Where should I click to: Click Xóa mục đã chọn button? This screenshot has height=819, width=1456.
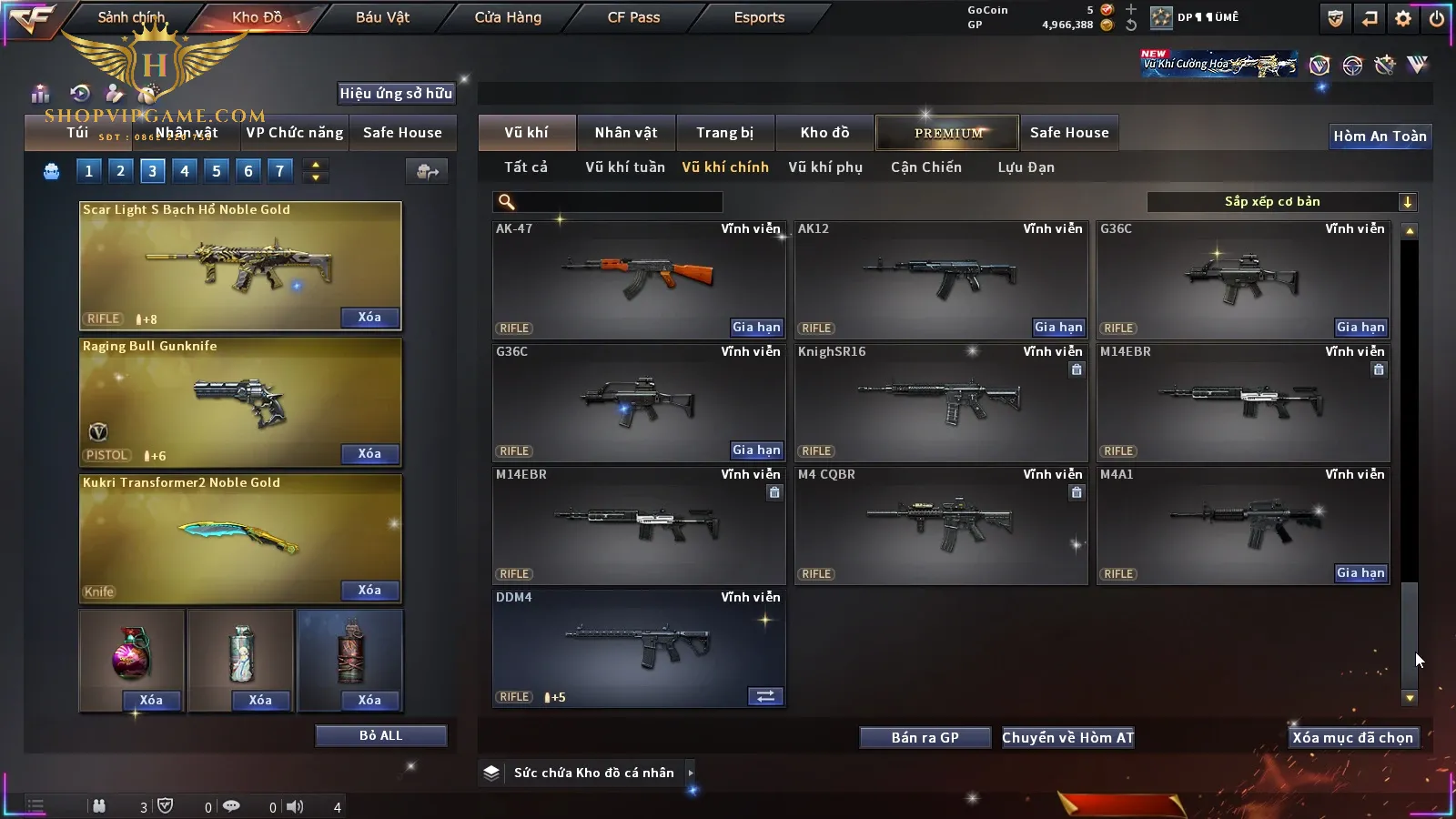point(1352,738)
